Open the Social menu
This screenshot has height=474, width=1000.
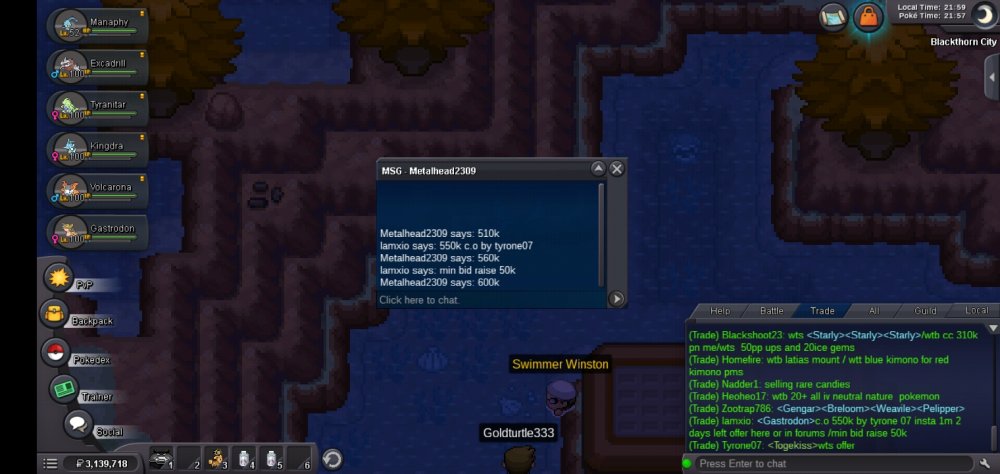click(x=78, y=424)
